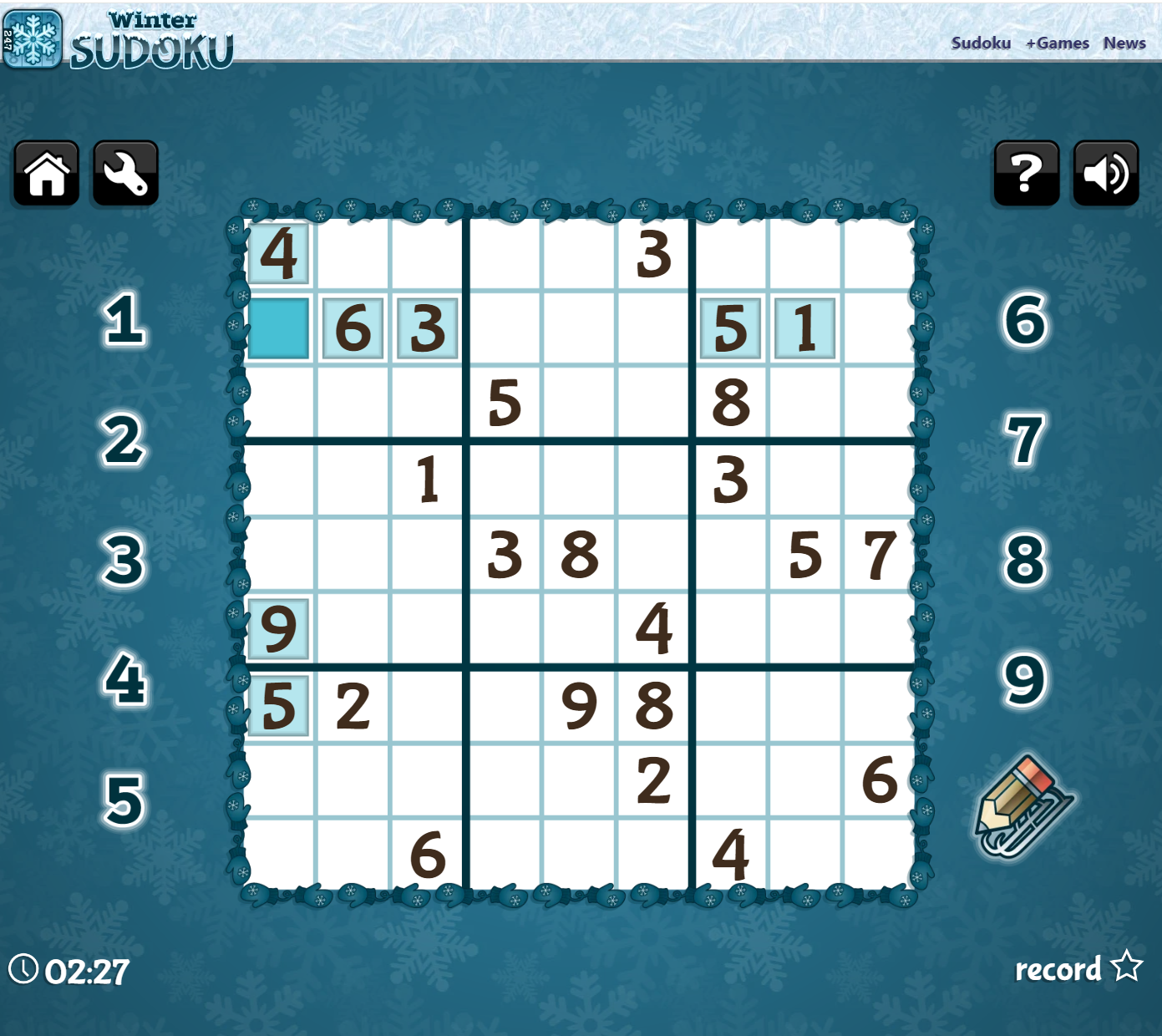Click the Winter Sudoku snowflake logo

pos(33,38)
